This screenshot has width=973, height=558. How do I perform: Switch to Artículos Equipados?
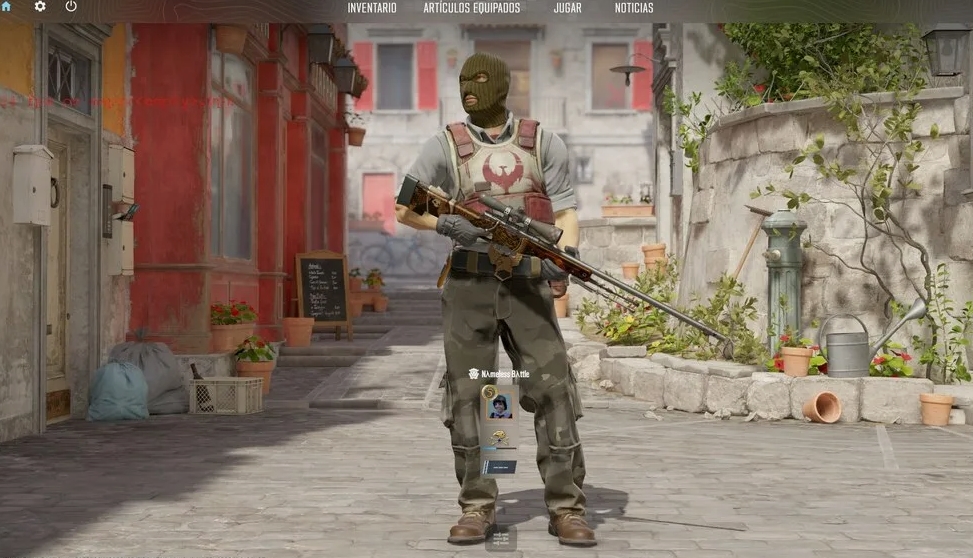[x=472, y=8]
